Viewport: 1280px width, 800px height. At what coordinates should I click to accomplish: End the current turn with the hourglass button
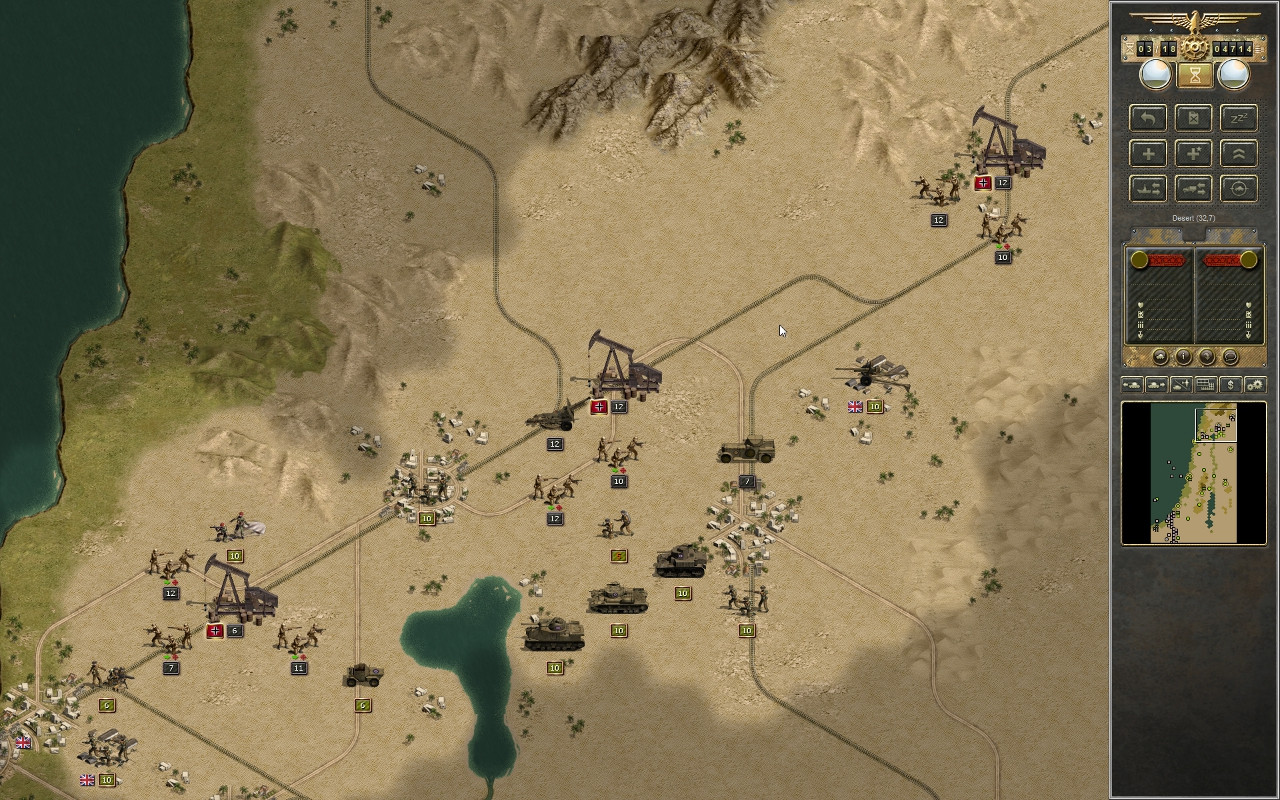(x=1193, y=73)
